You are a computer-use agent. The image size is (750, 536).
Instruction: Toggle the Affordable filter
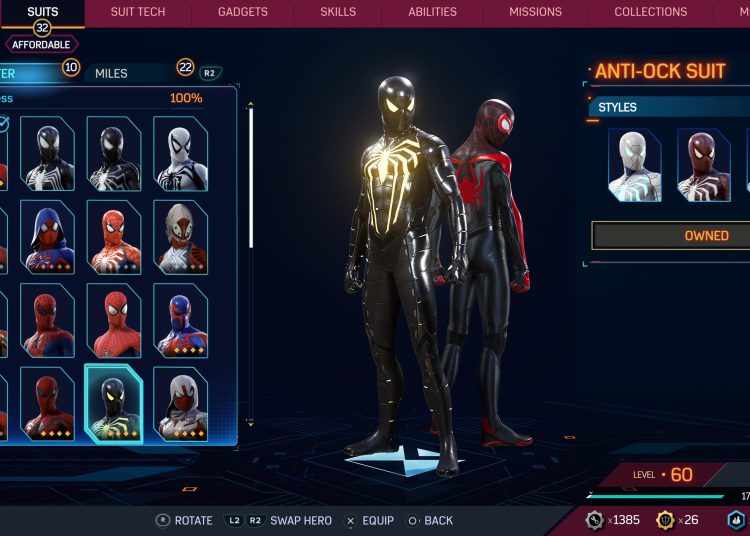(x=41, y=45)
